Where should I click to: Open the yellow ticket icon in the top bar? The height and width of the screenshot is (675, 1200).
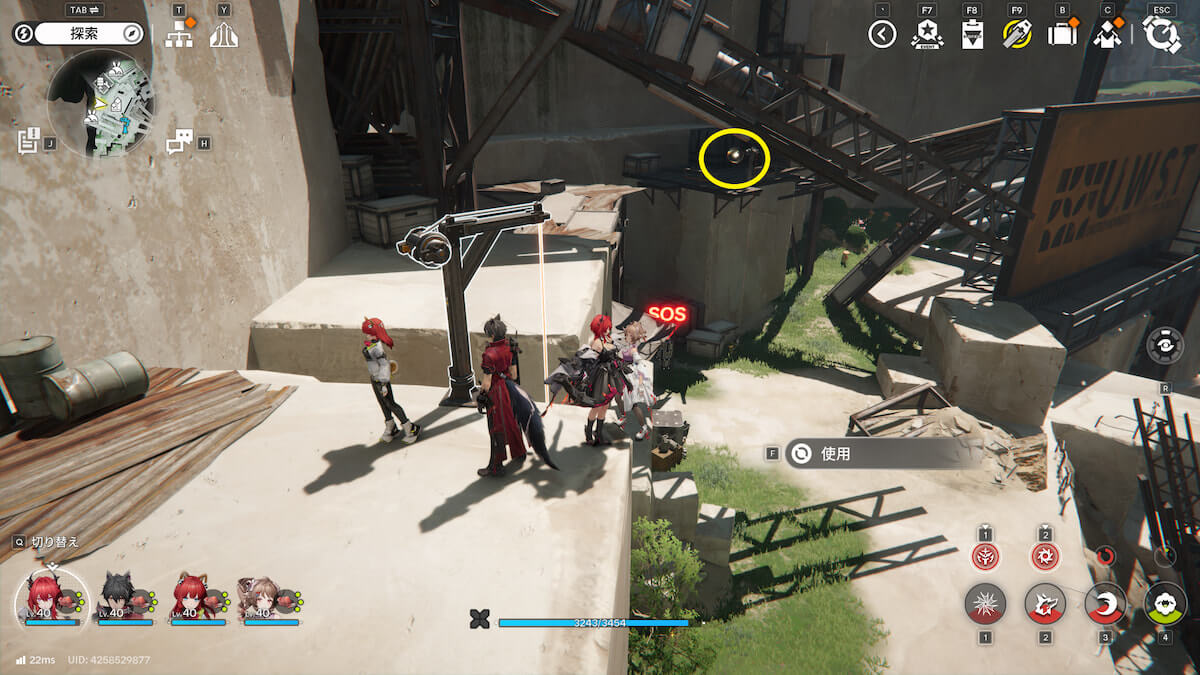[1017, 35]
